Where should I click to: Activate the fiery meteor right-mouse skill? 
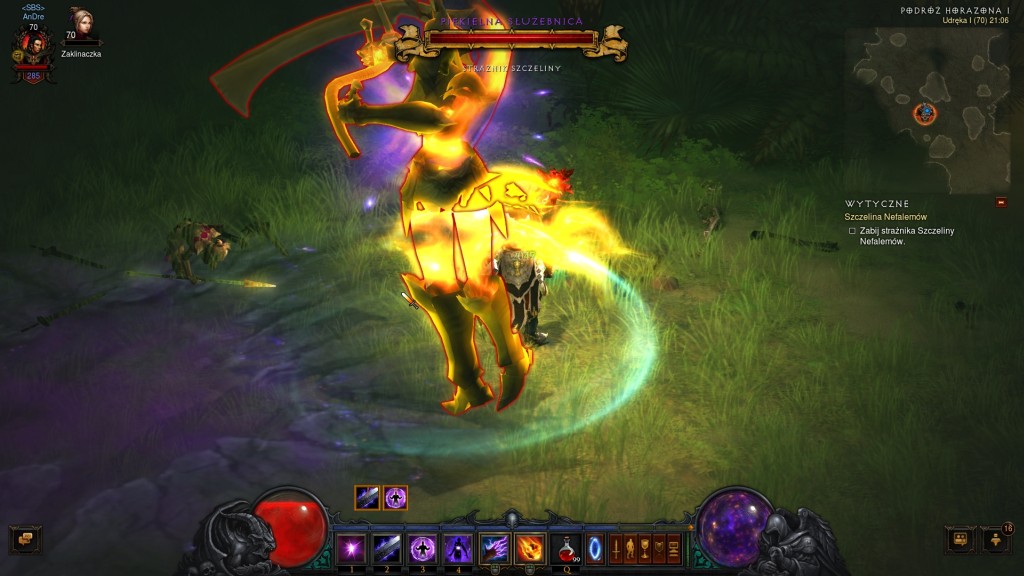pyautogui.click(x=530, y=548)
